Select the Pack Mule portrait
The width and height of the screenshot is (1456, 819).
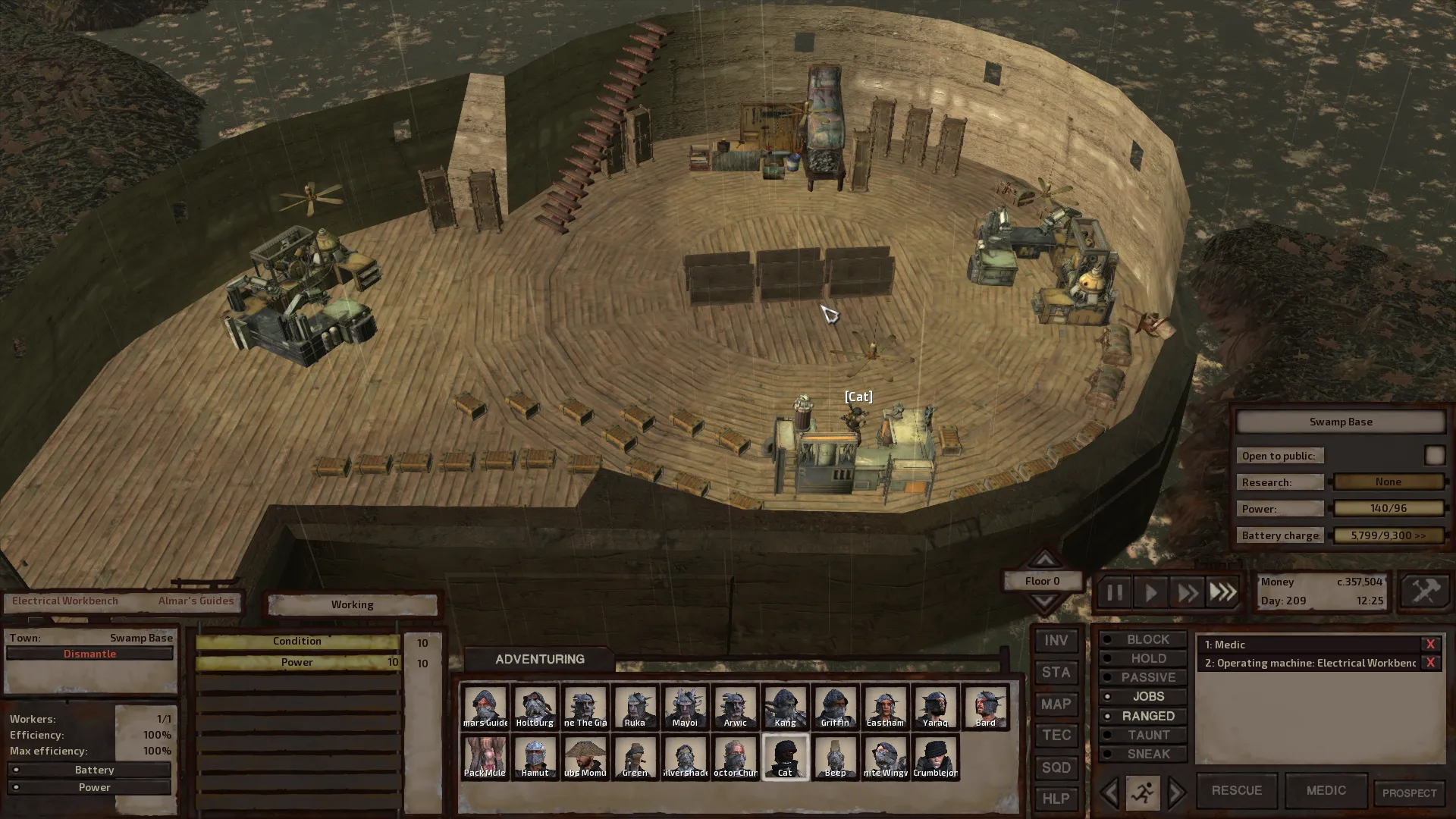485,756
